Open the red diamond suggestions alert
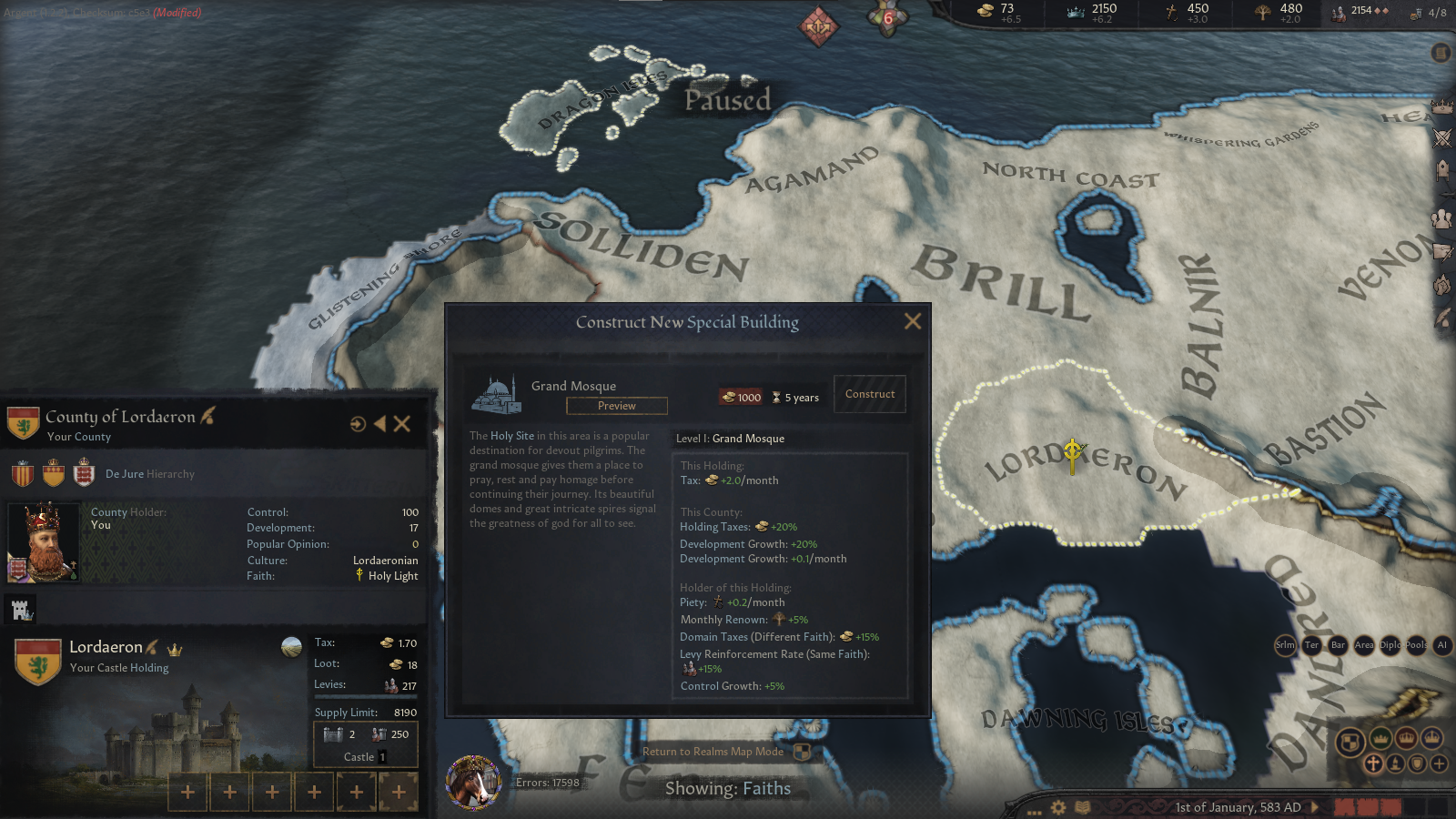The height and width of the screenshot is (819, 1456). pos(818,26)
